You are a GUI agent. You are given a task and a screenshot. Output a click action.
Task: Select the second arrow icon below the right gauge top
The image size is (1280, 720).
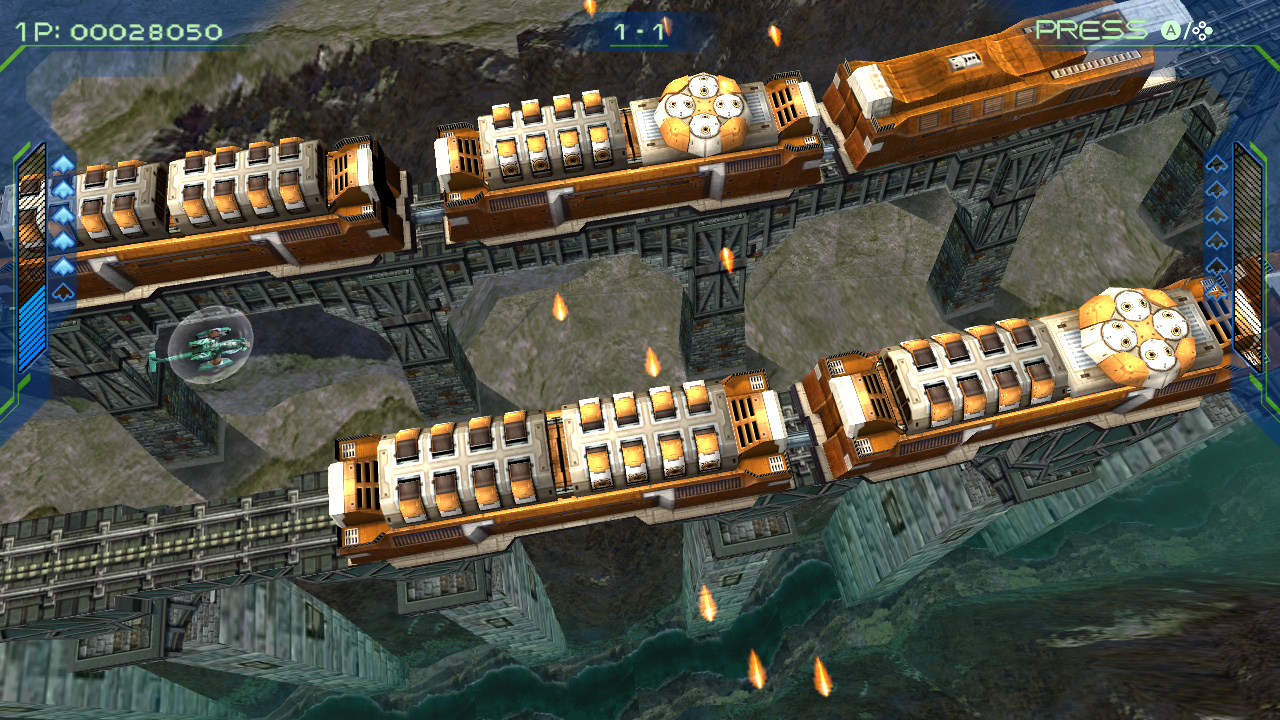(1217, 191)
